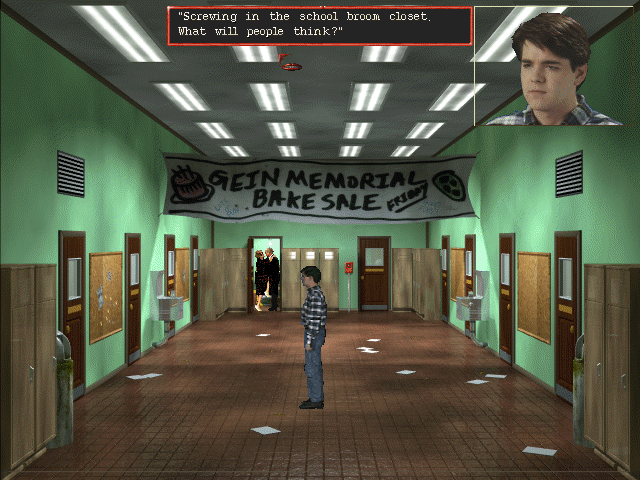The width and height of the screenshot is (640, 480).
Task: Click the speaker's face portrait
Action: [556, 66]
